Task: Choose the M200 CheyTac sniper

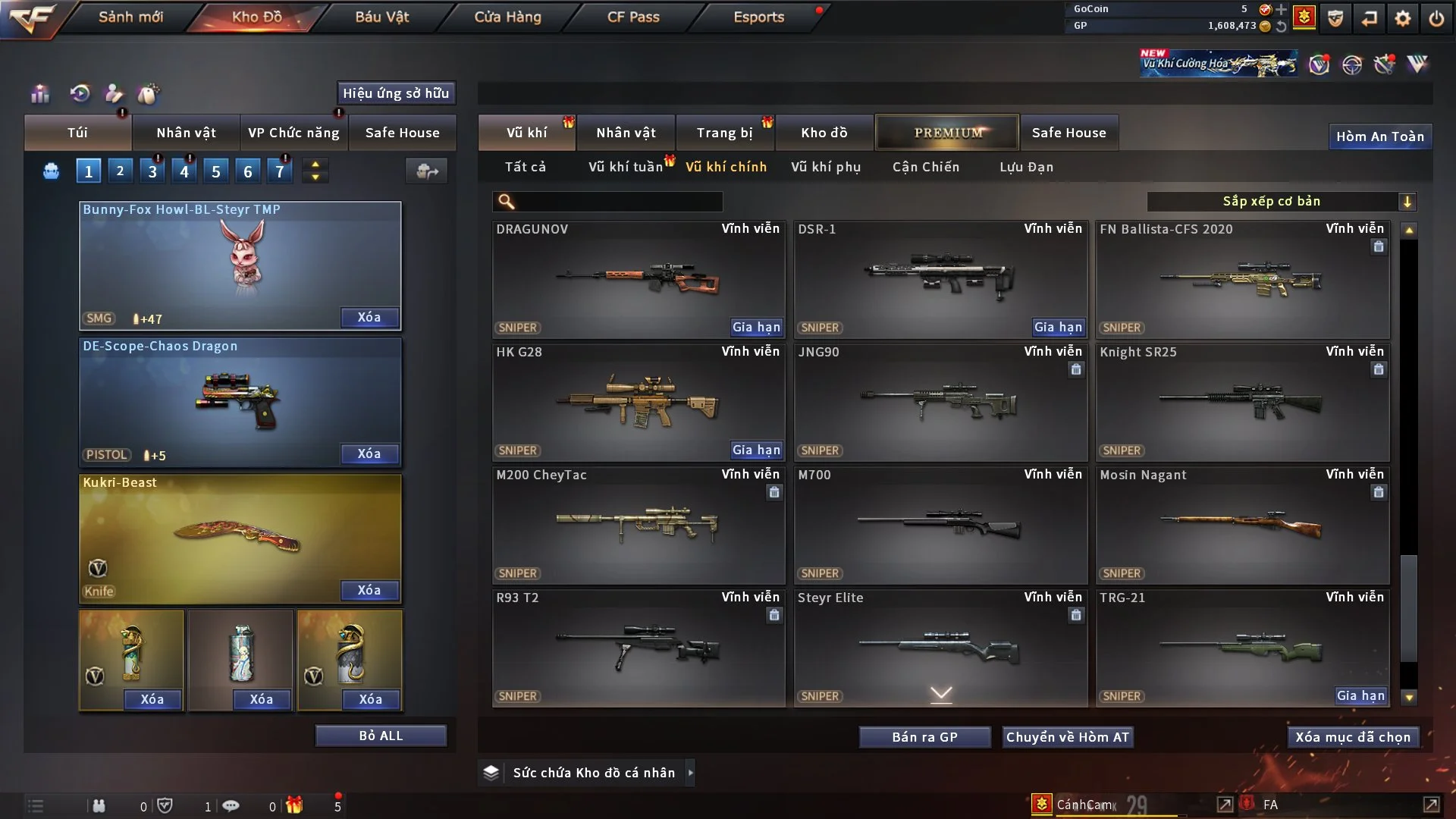Action: 638,525
